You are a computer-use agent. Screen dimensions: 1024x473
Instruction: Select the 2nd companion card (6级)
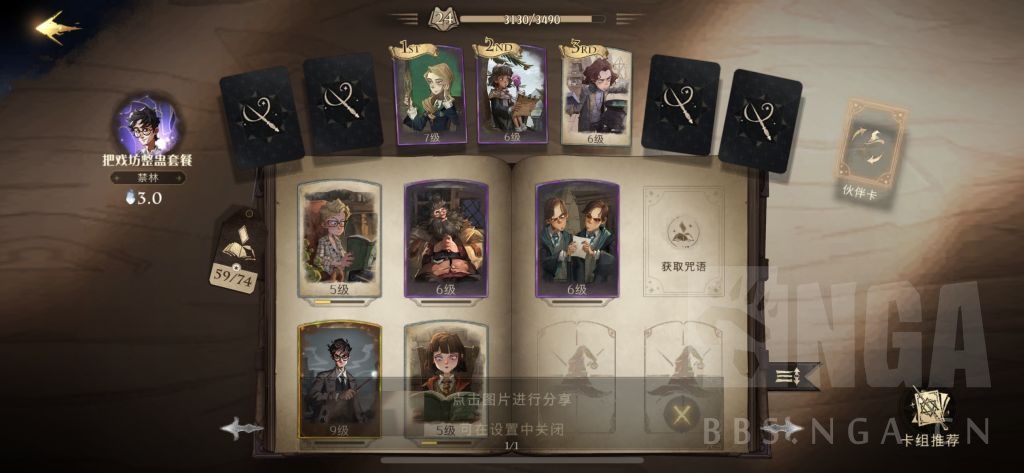(x=512, y=95)
